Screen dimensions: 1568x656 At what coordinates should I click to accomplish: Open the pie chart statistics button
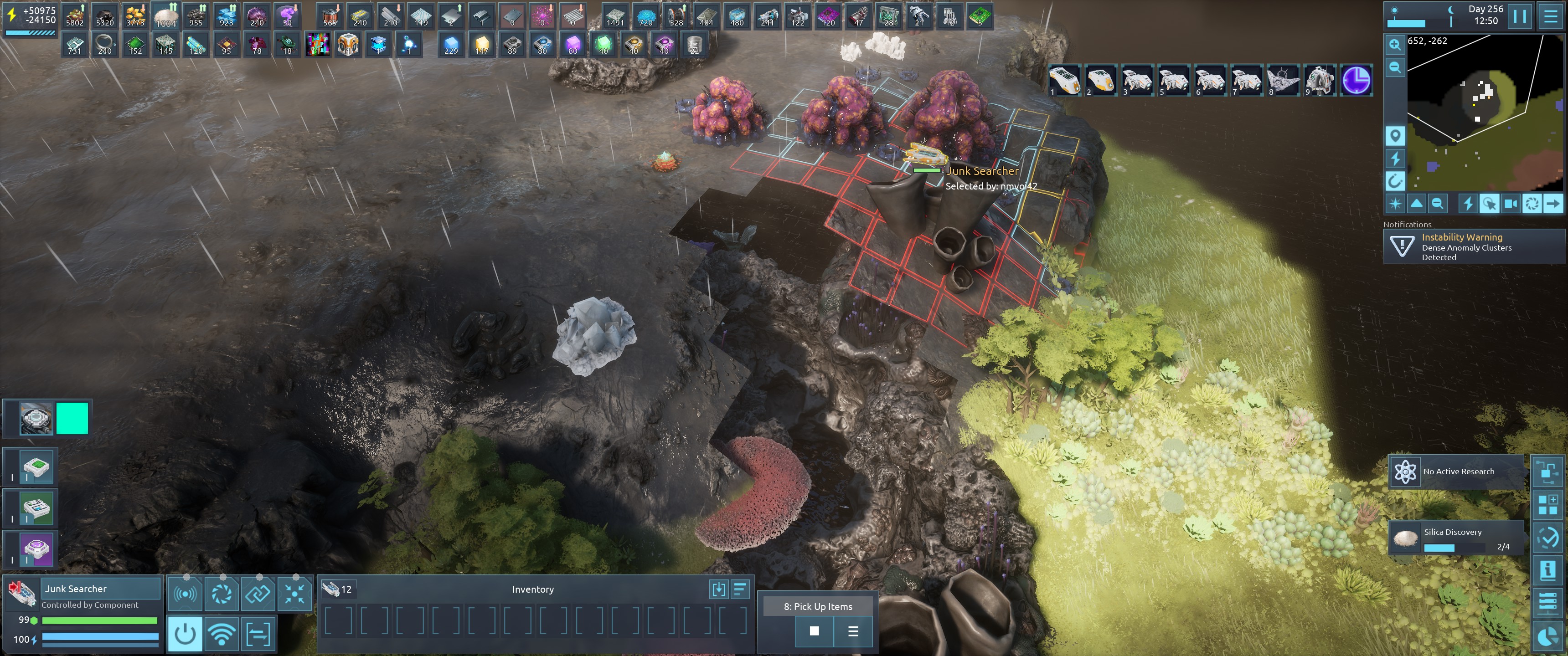click(1547, 636)
